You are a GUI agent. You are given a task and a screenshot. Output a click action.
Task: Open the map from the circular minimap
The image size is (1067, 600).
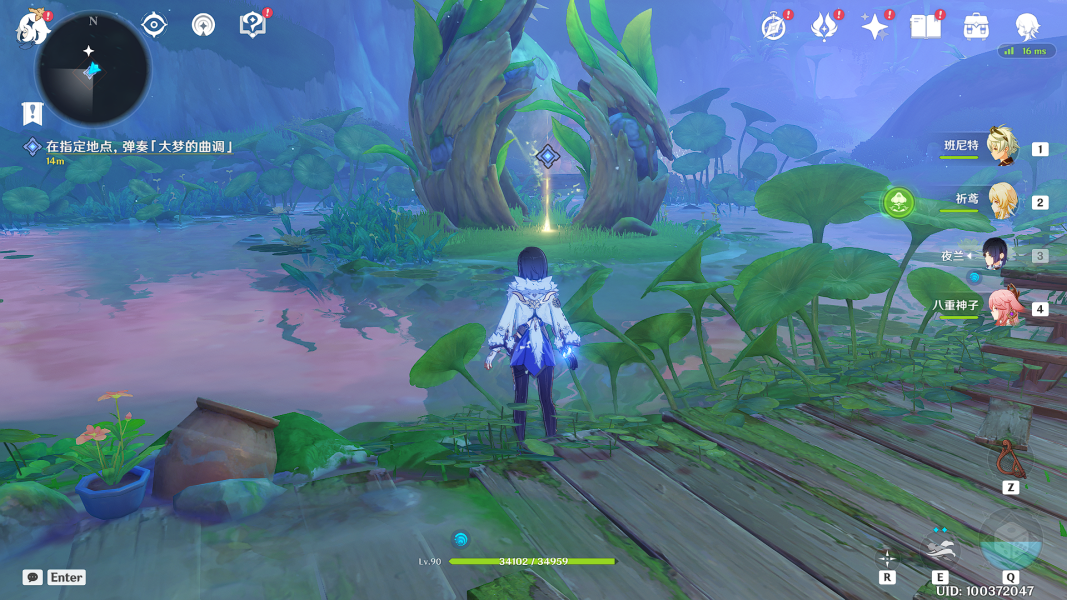point(93,69)
